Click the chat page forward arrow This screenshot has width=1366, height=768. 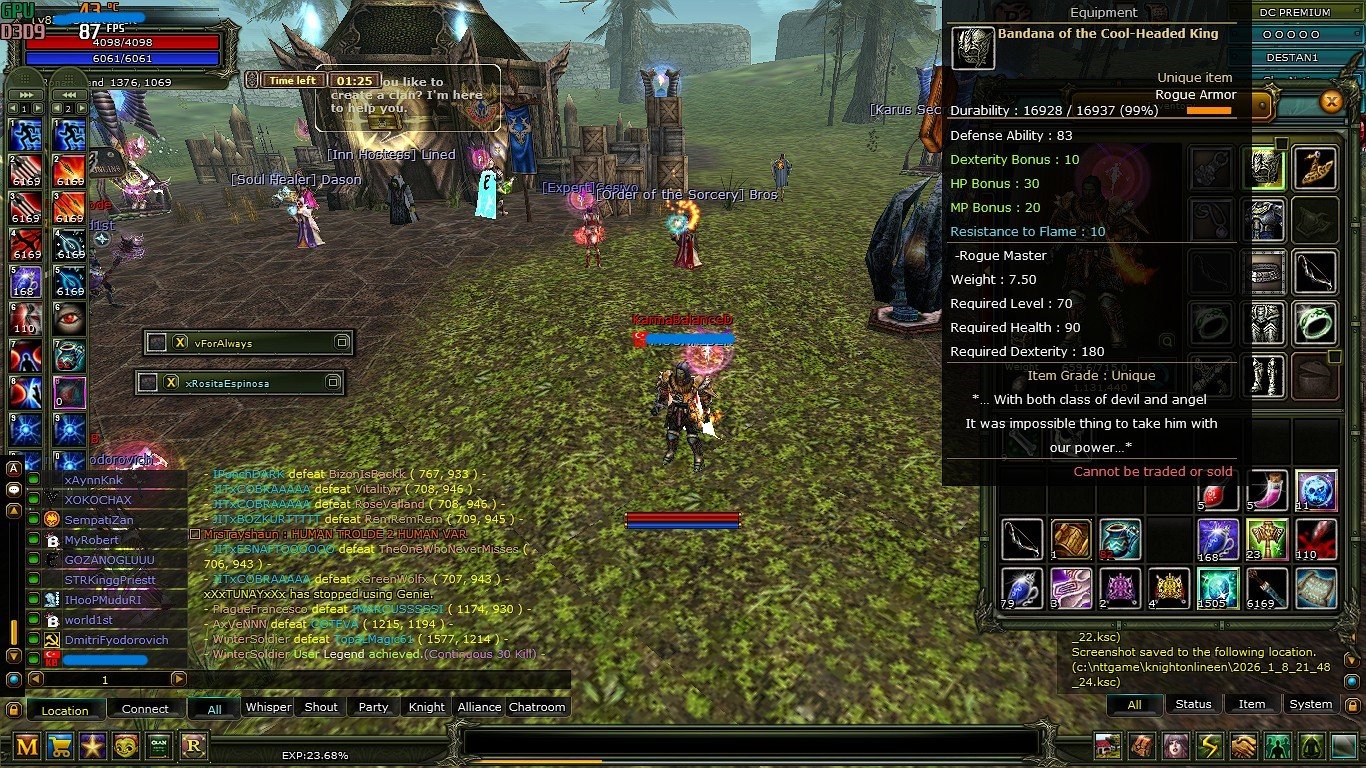pos(178,679)
